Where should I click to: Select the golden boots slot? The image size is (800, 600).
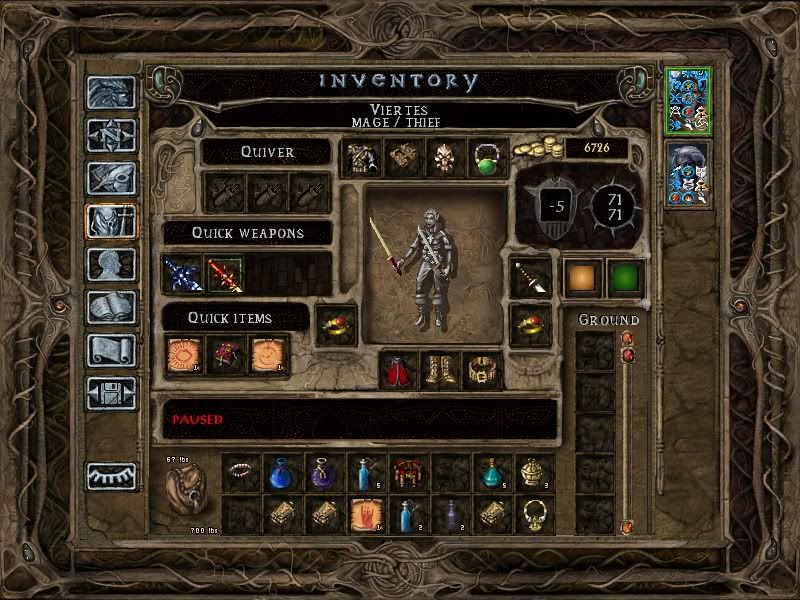point(441,371)
